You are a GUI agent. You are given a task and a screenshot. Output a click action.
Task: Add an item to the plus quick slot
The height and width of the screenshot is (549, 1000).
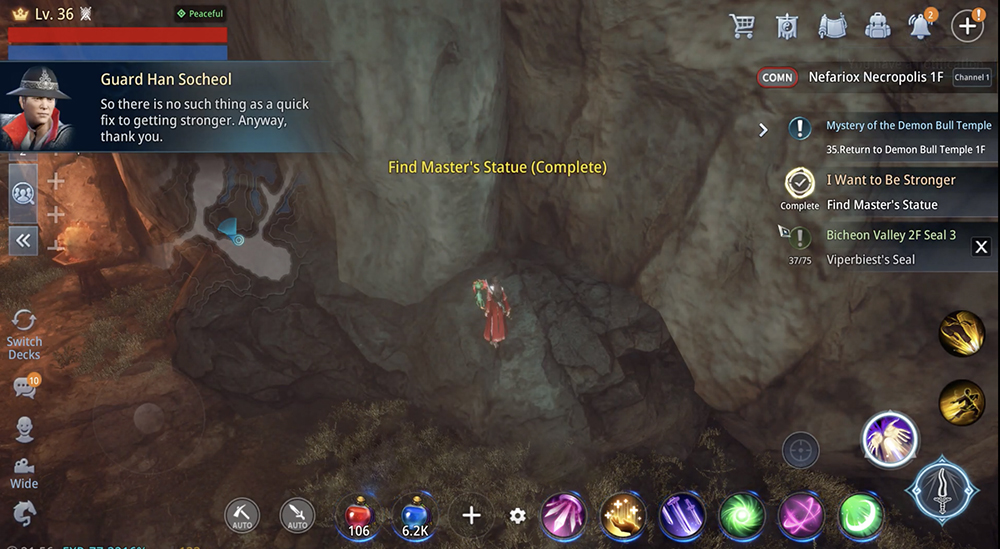(x=471, y=516)
